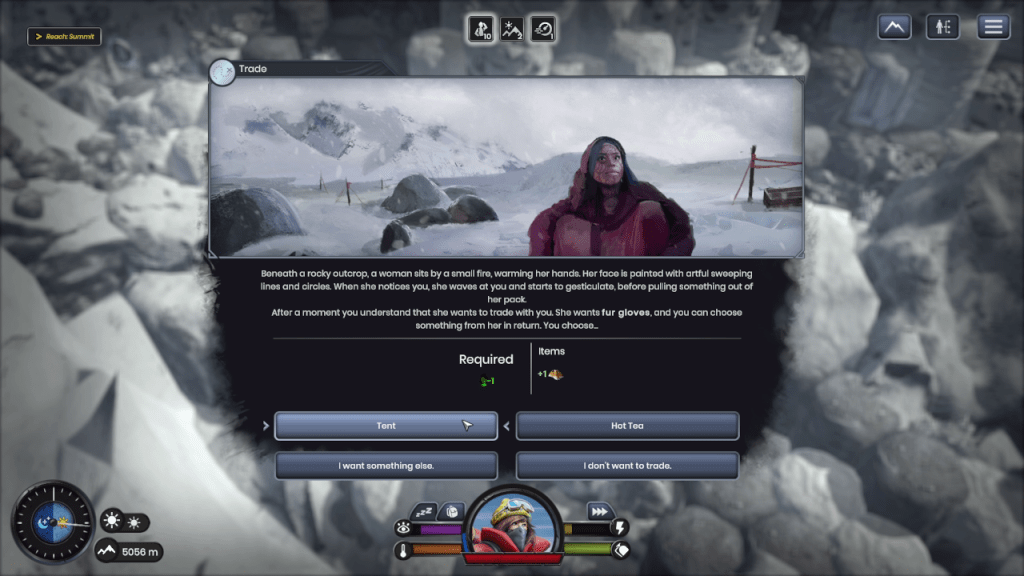Select the stopwatch status icon at the top
Screen dimensions: 1024x576
[x=543, y=29]
